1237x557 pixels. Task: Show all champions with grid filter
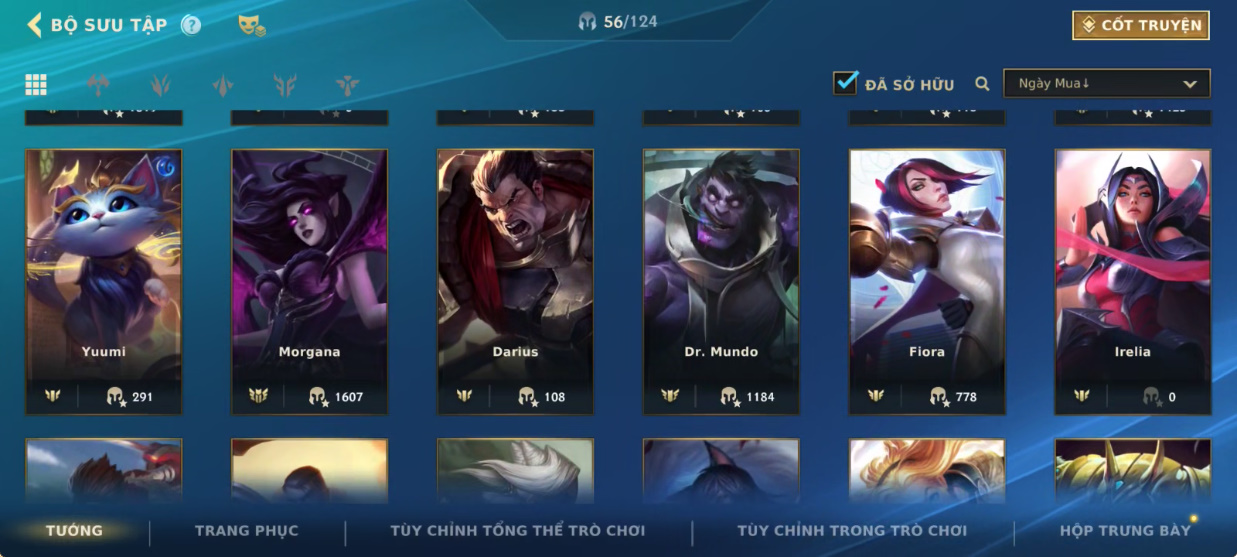(x=36, y=85)
